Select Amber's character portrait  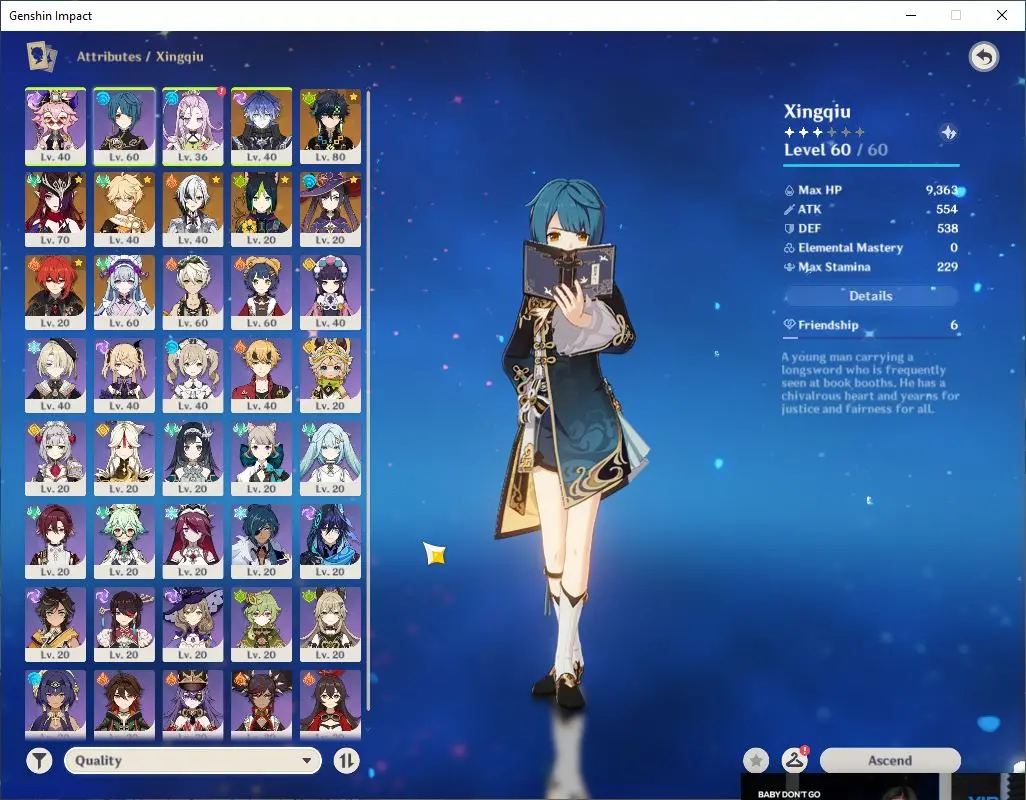point(331,703)
